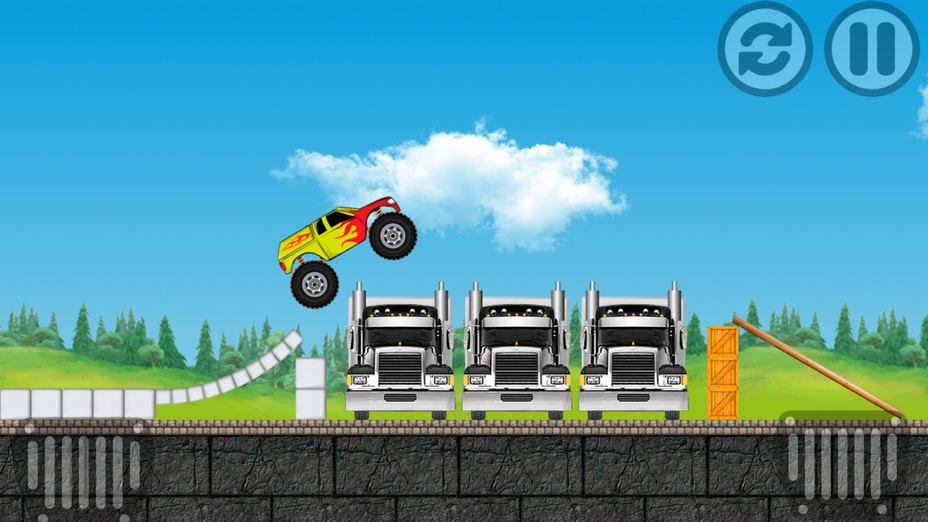
Task: Pause the game
Action: 871,48
